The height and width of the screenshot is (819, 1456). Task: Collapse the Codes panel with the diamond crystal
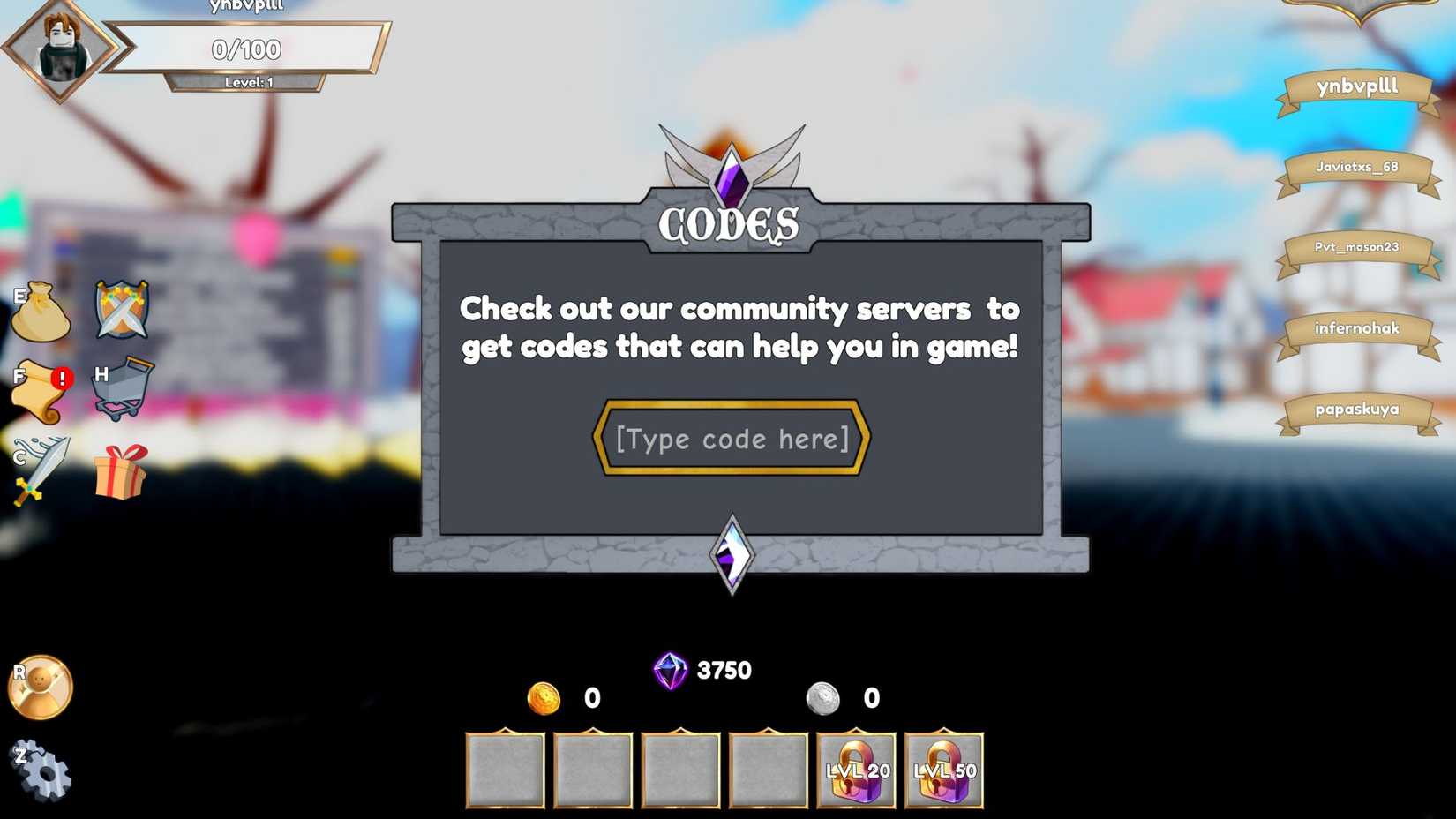click(x=731, y=553)
